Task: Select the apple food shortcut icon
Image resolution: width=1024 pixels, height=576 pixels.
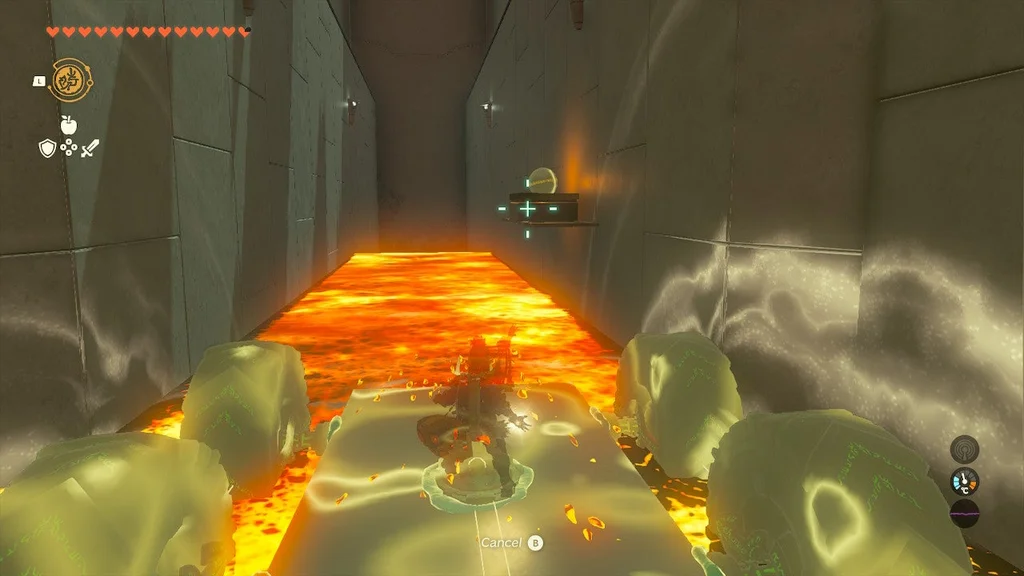Action: point(68,125)
